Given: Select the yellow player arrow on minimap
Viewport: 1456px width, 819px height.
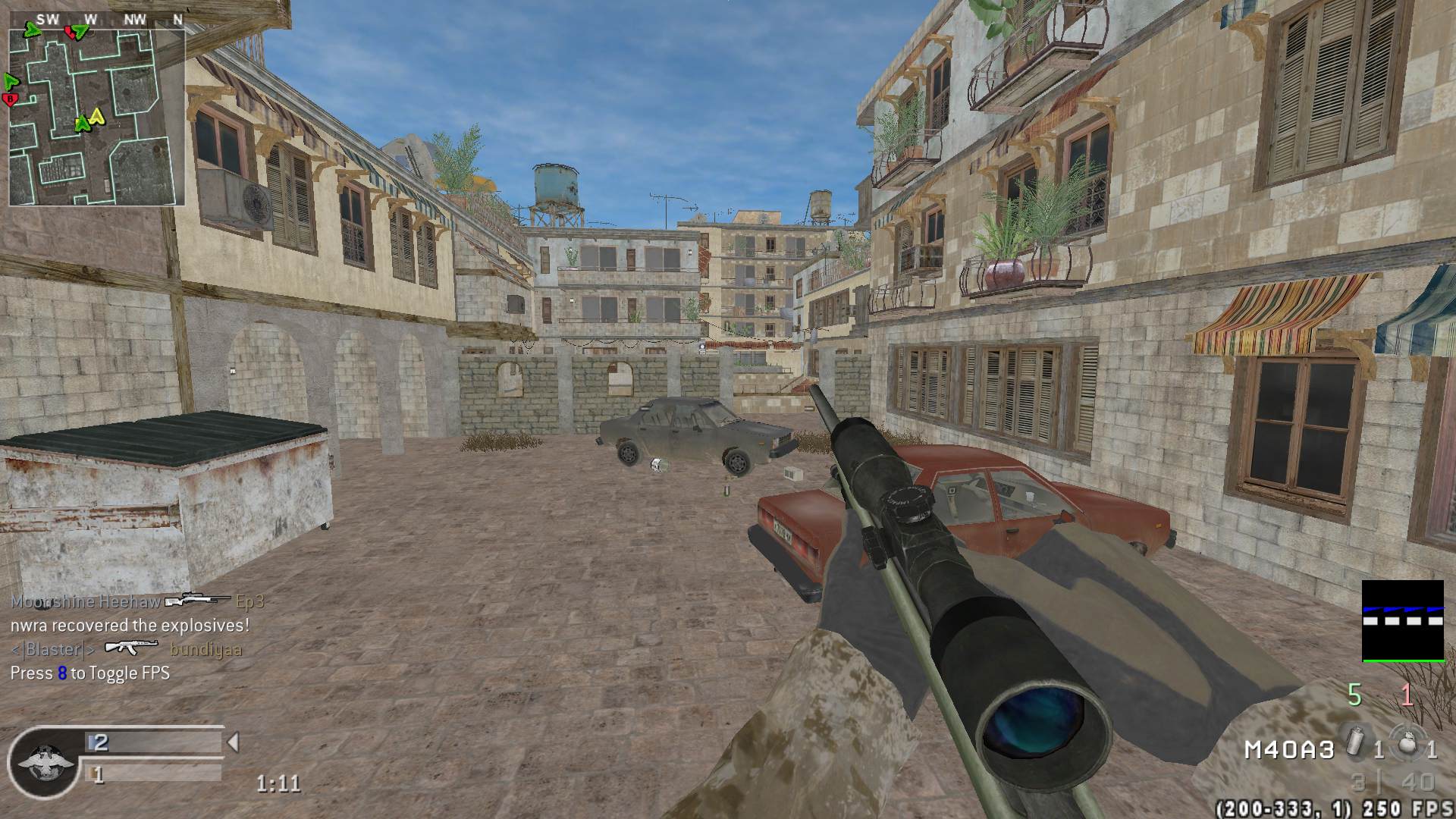Looking at the screenshot, I should pyautogui.click(x=96, y=116).
